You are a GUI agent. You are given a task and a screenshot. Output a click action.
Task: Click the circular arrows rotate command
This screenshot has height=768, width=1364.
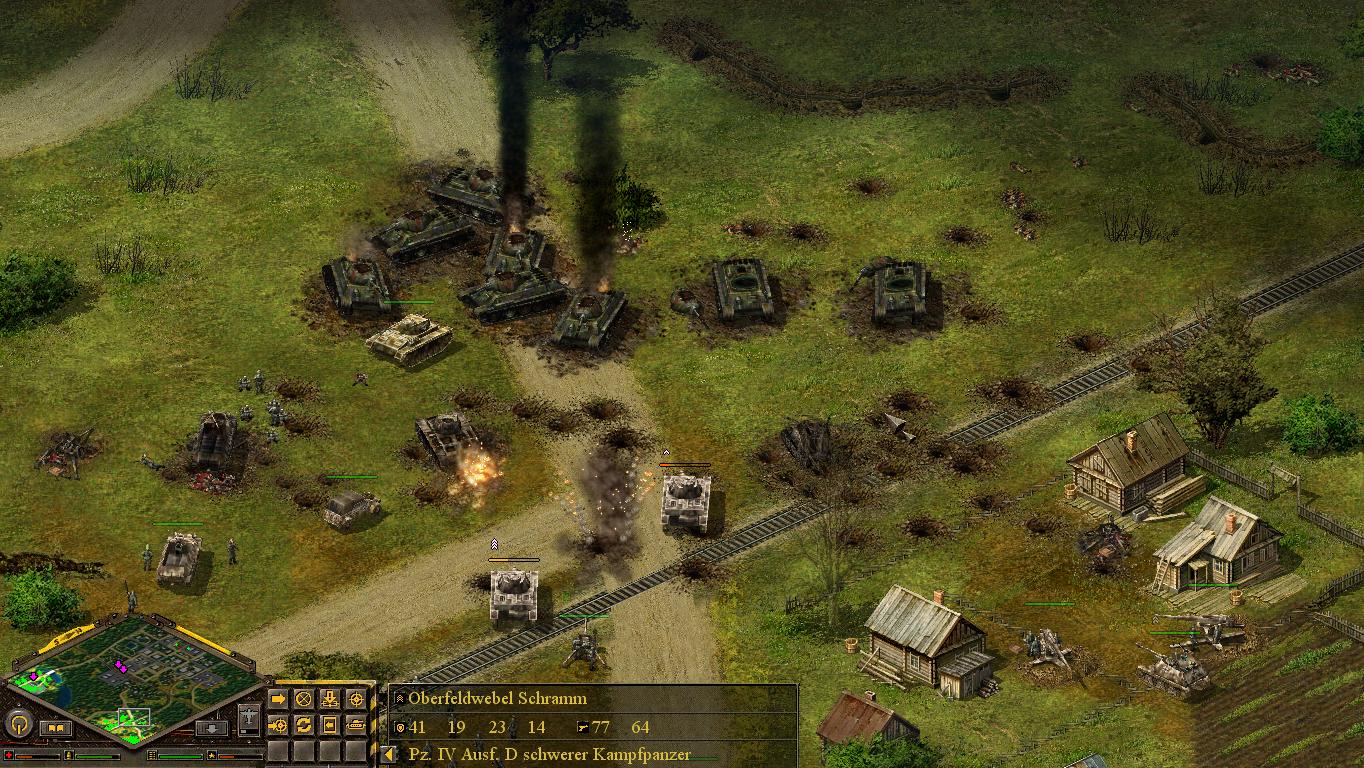point(303,724)
